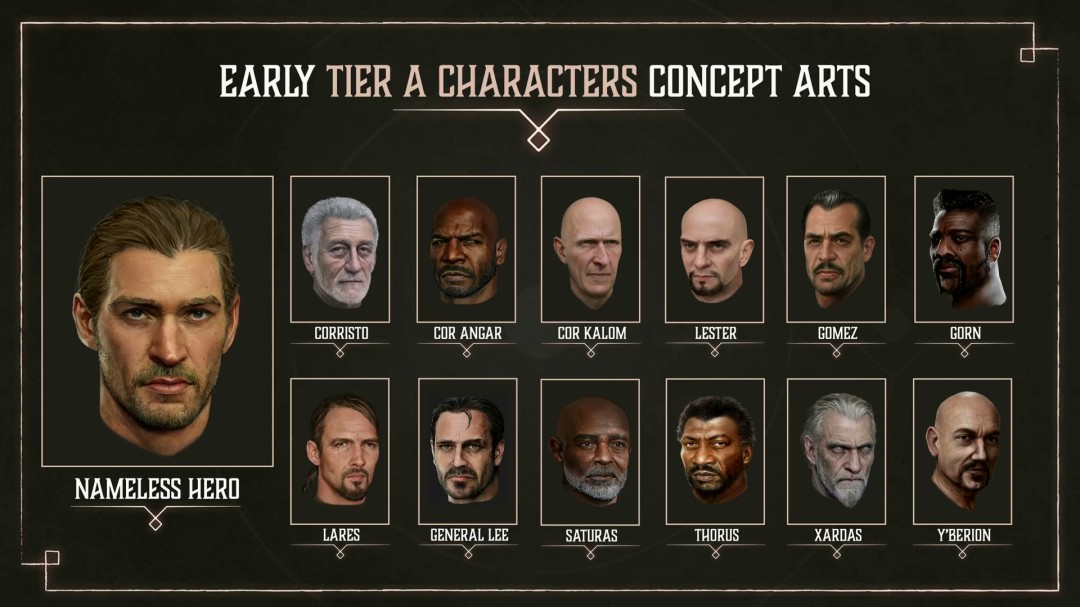Click the Thorus portrait

point(715,451)
